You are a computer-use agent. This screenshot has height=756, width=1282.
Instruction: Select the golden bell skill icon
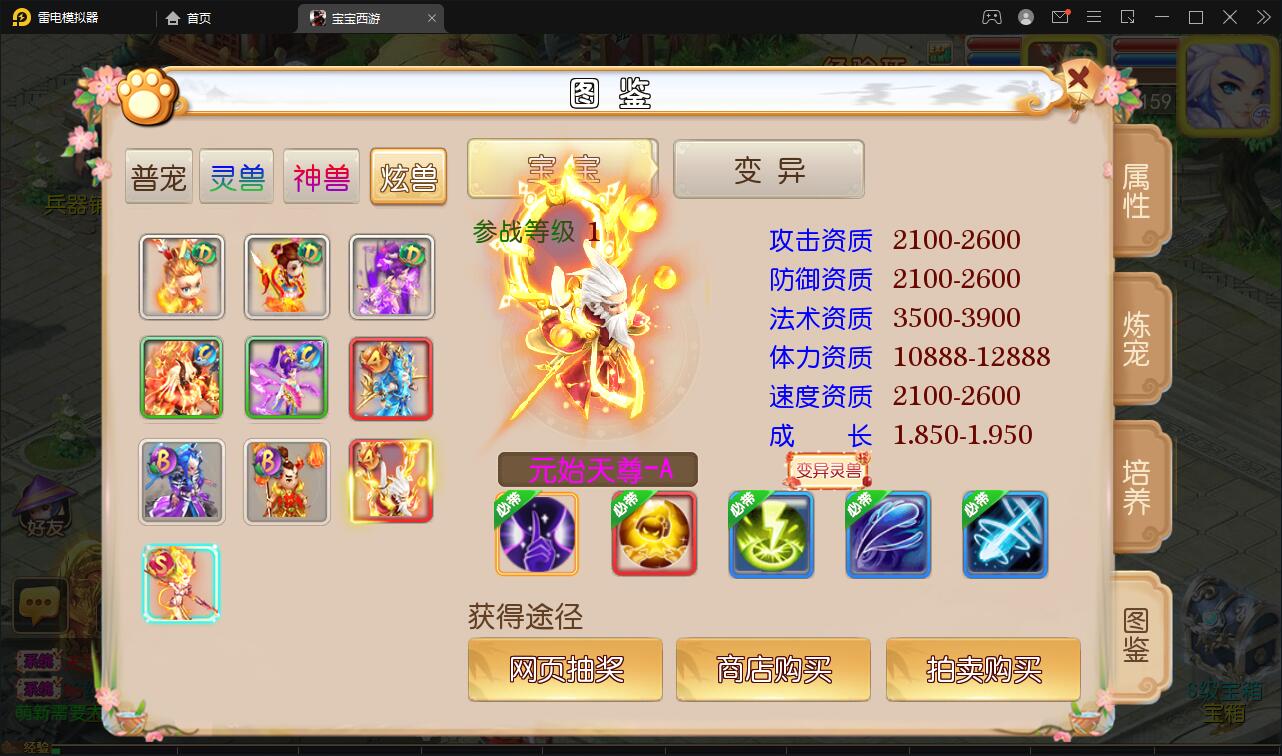tap(653, 534)
